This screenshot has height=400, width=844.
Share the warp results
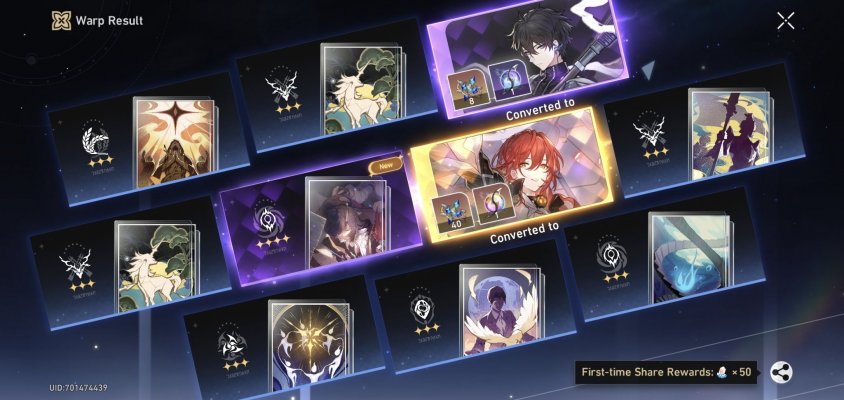[x=782, y=373]
